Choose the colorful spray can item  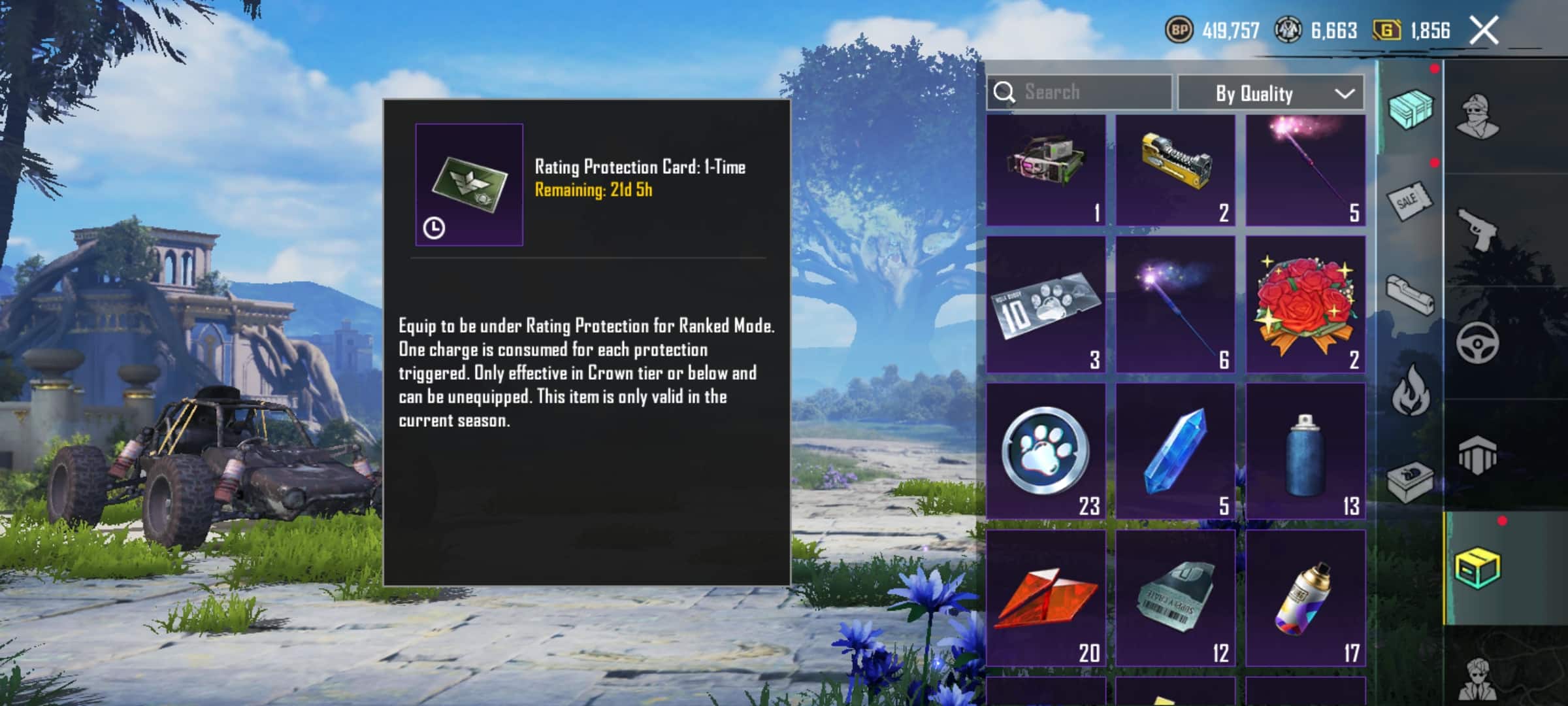tap(1305, 598)
